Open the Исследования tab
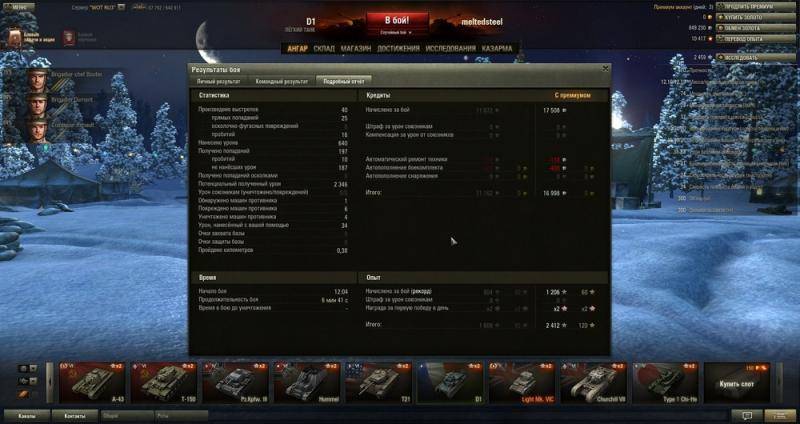The width and height of the screenshot is (800, 424). coord(449,48)
